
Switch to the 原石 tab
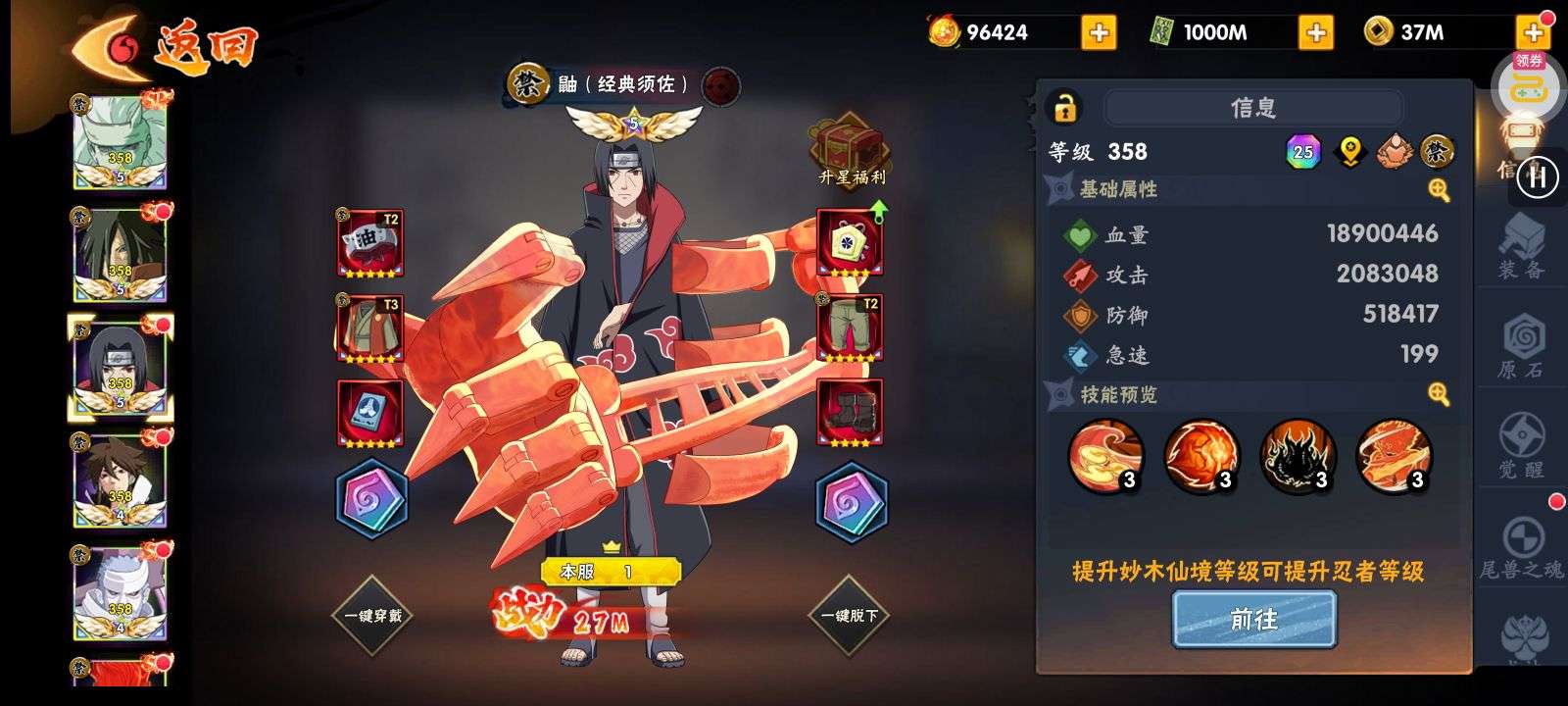[1521, 348]
